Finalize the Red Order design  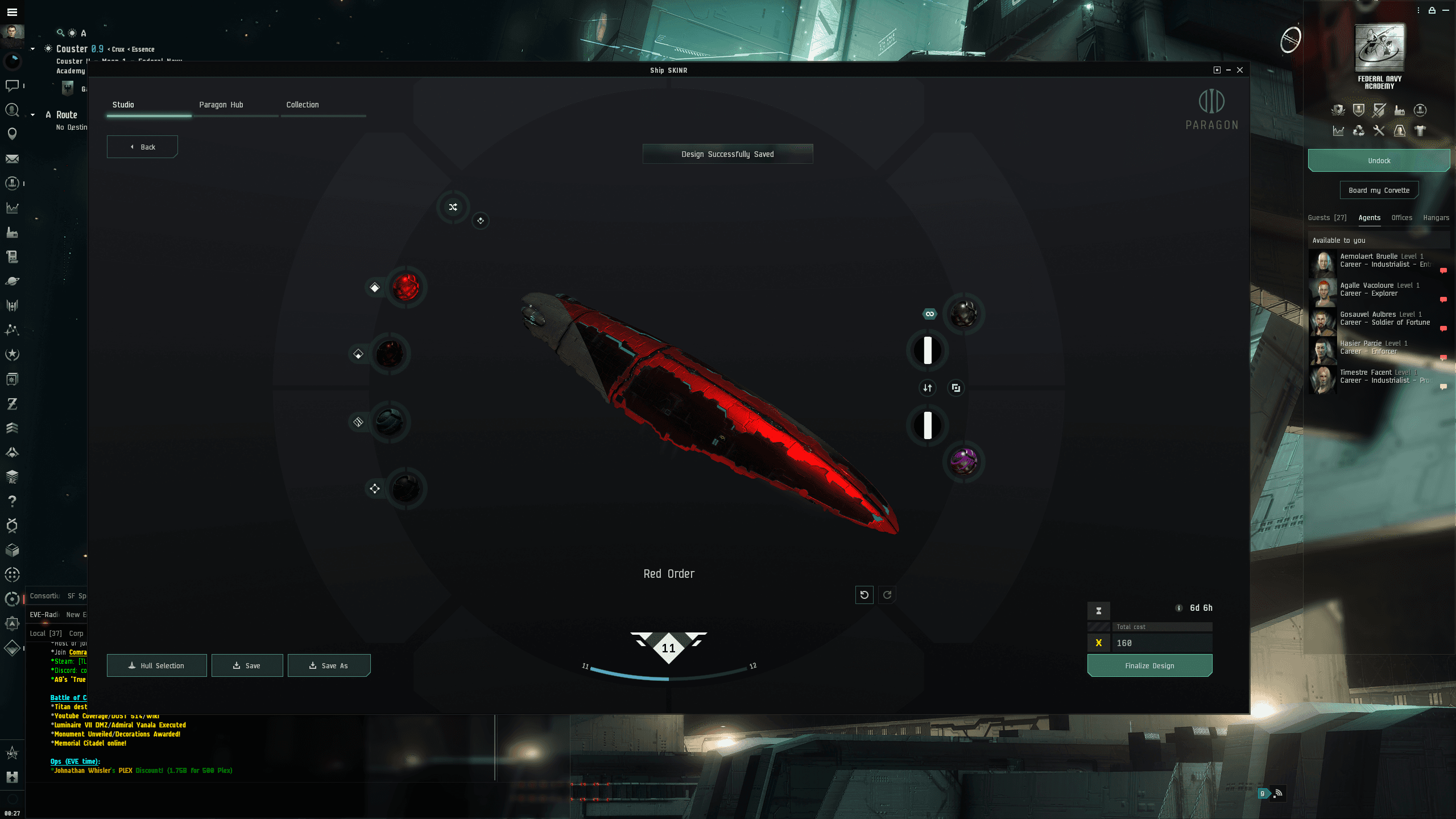tap(1149, 665)
